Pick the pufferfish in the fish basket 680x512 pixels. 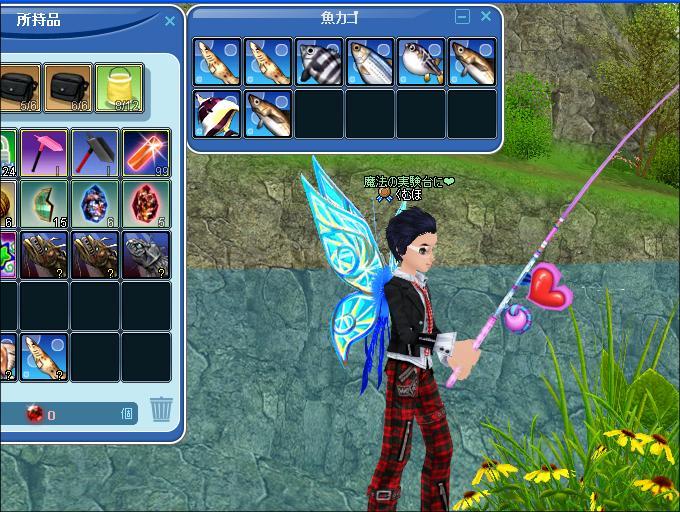[421, 62]
